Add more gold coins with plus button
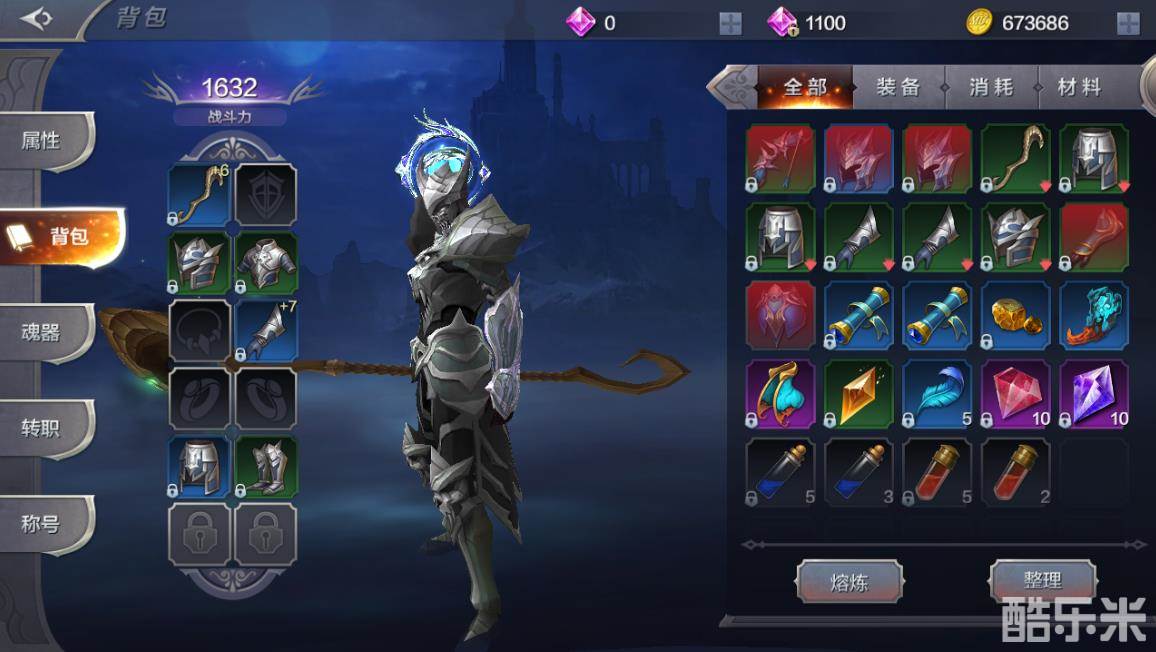The width and height of the screenshot is (1156, 652). click(1128, 23)
